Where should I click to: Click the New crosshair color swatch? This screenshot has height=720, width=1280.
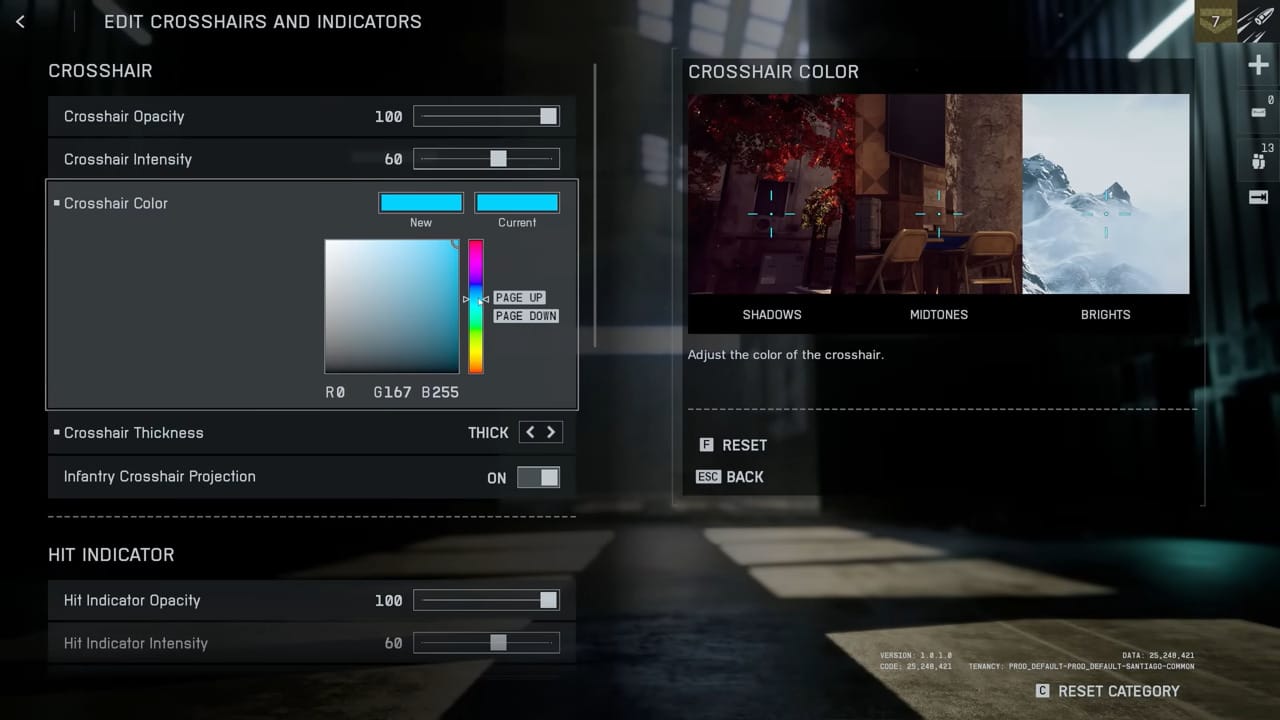(420, 203)
